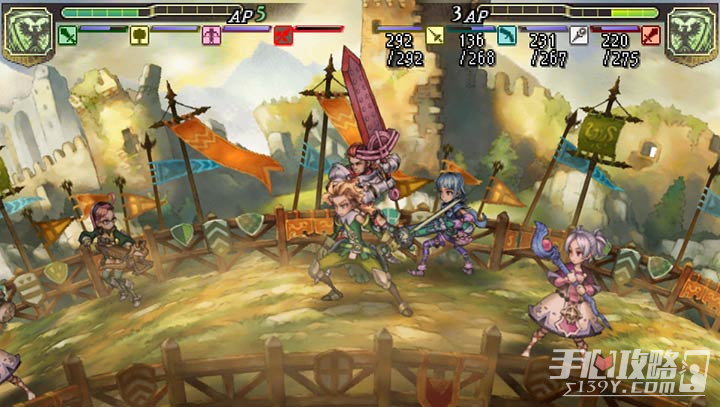Select the green sword unit icon
This screenshot has height=407, width=720.
[x=68, y=36]
